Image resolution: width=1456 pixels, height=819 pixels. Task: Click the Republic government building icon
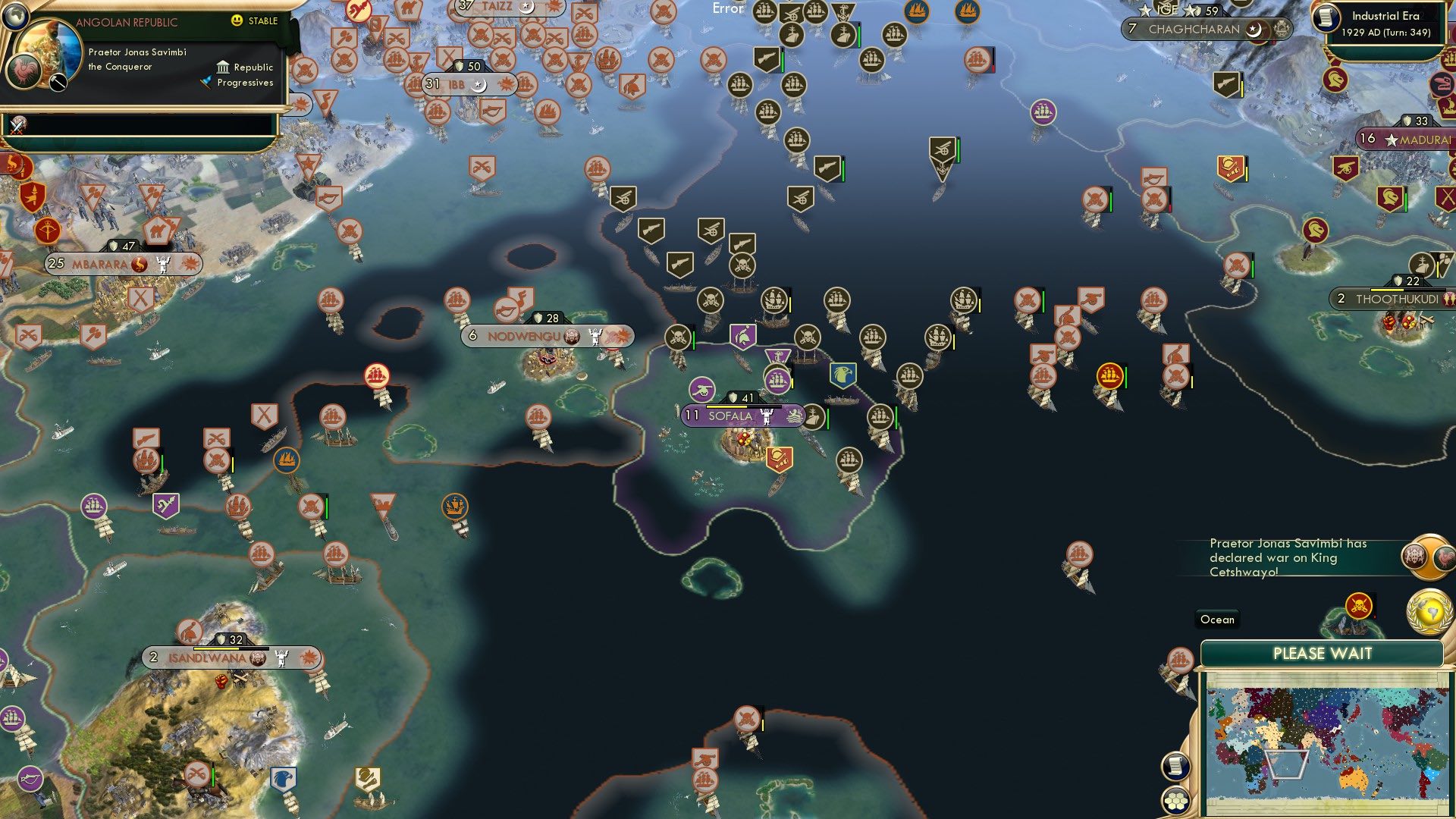(221, 67)
